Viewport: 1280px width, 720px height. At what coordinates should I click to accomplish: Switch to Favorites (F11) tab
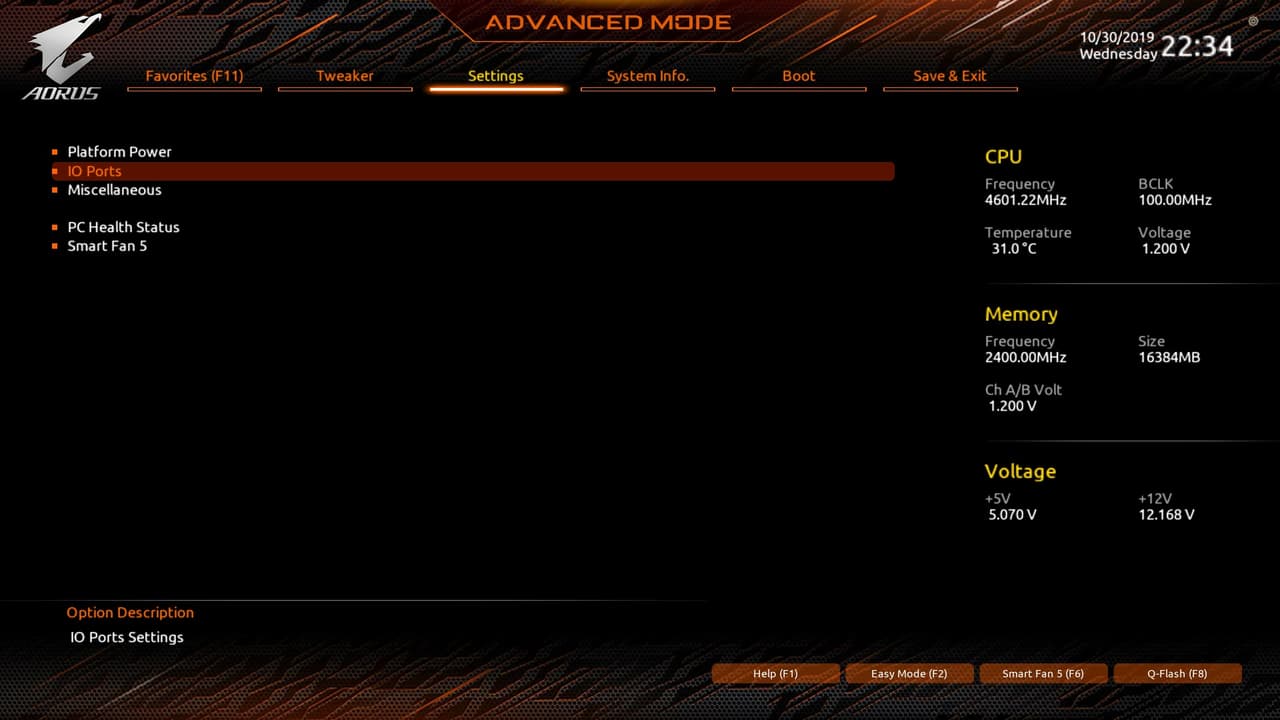pos(194,76)
